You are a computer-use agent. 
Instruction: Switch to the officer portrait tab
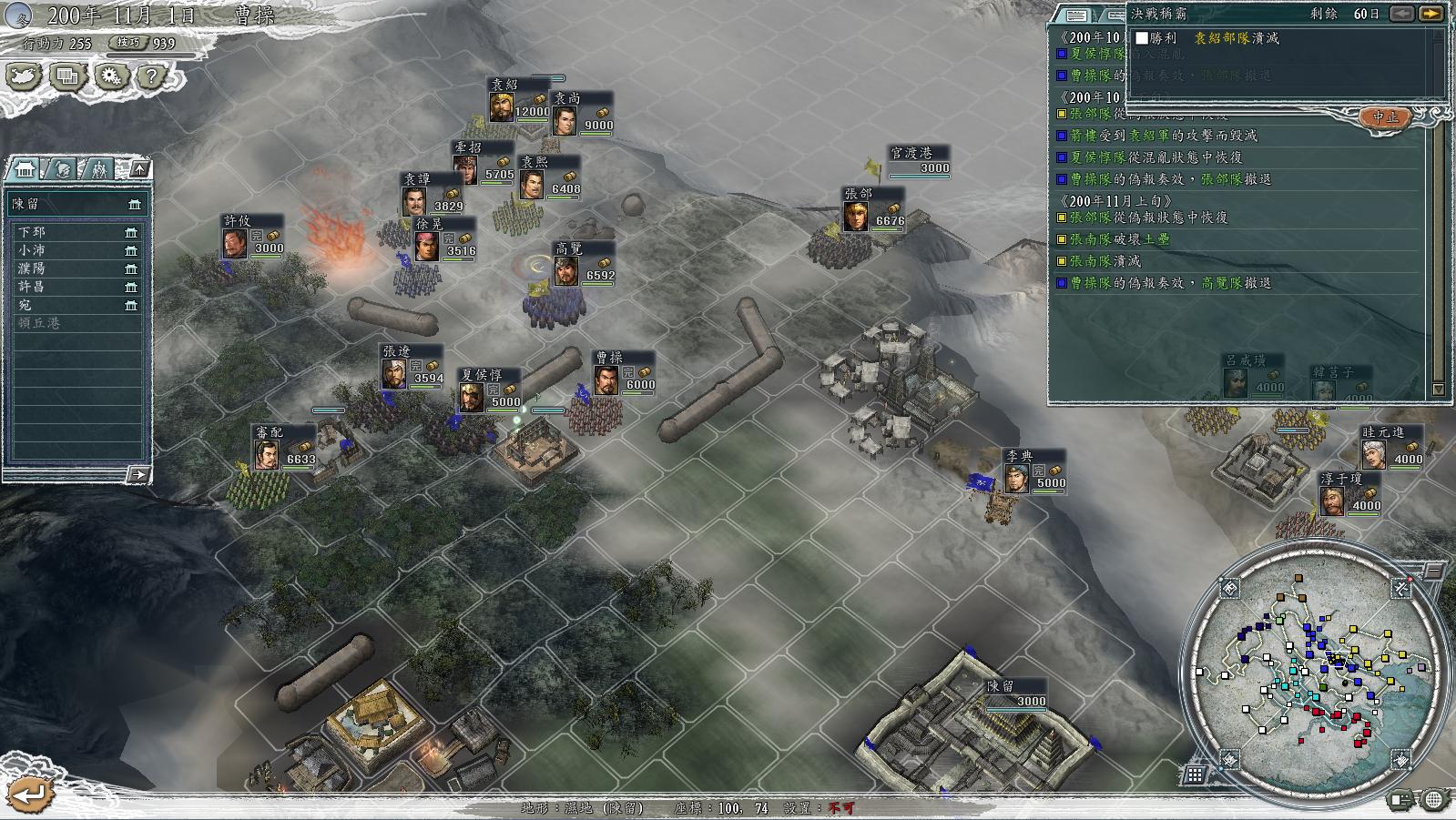tap(61, 169)
